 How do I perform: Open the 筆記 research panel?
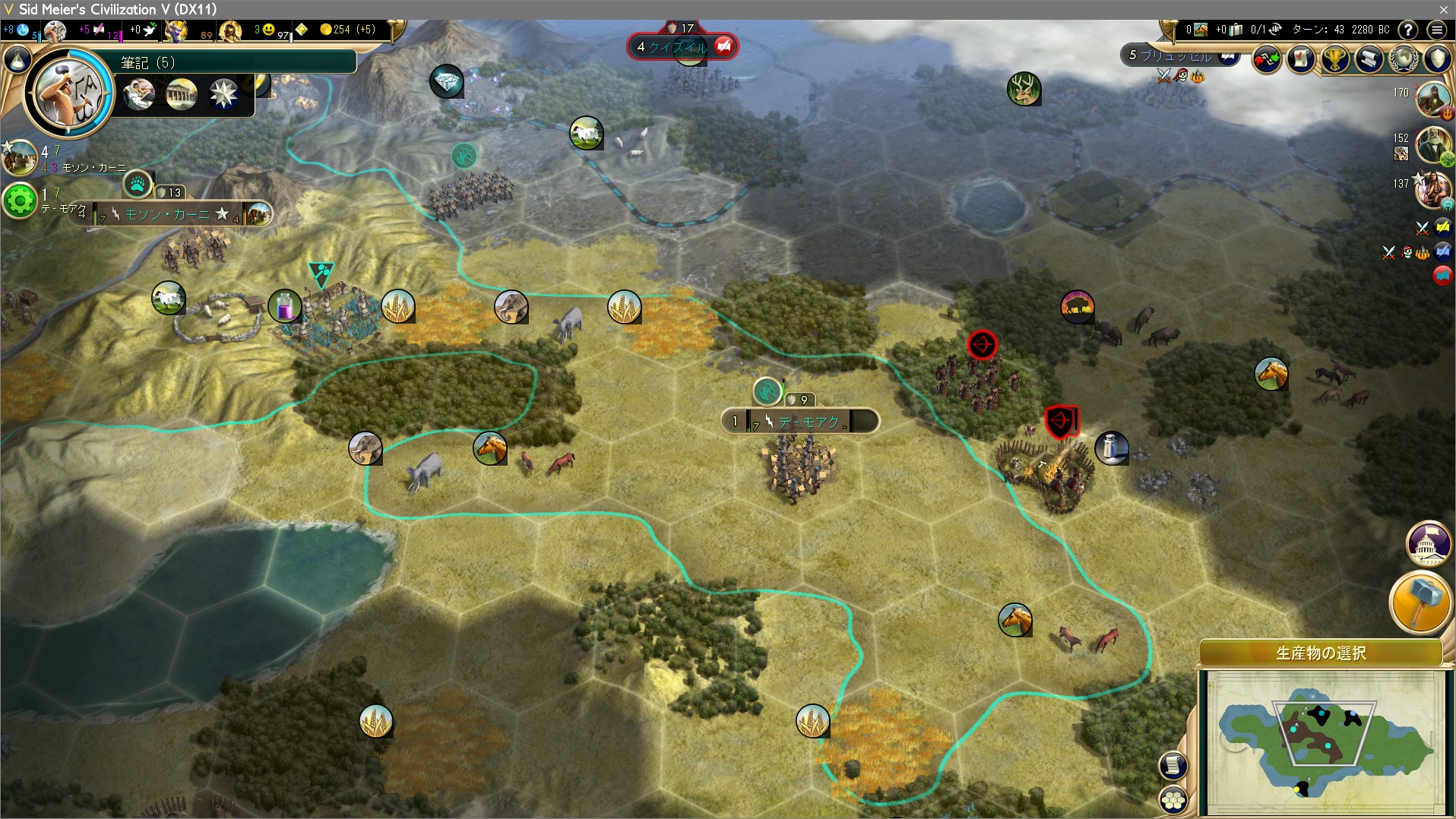[236, 62]
